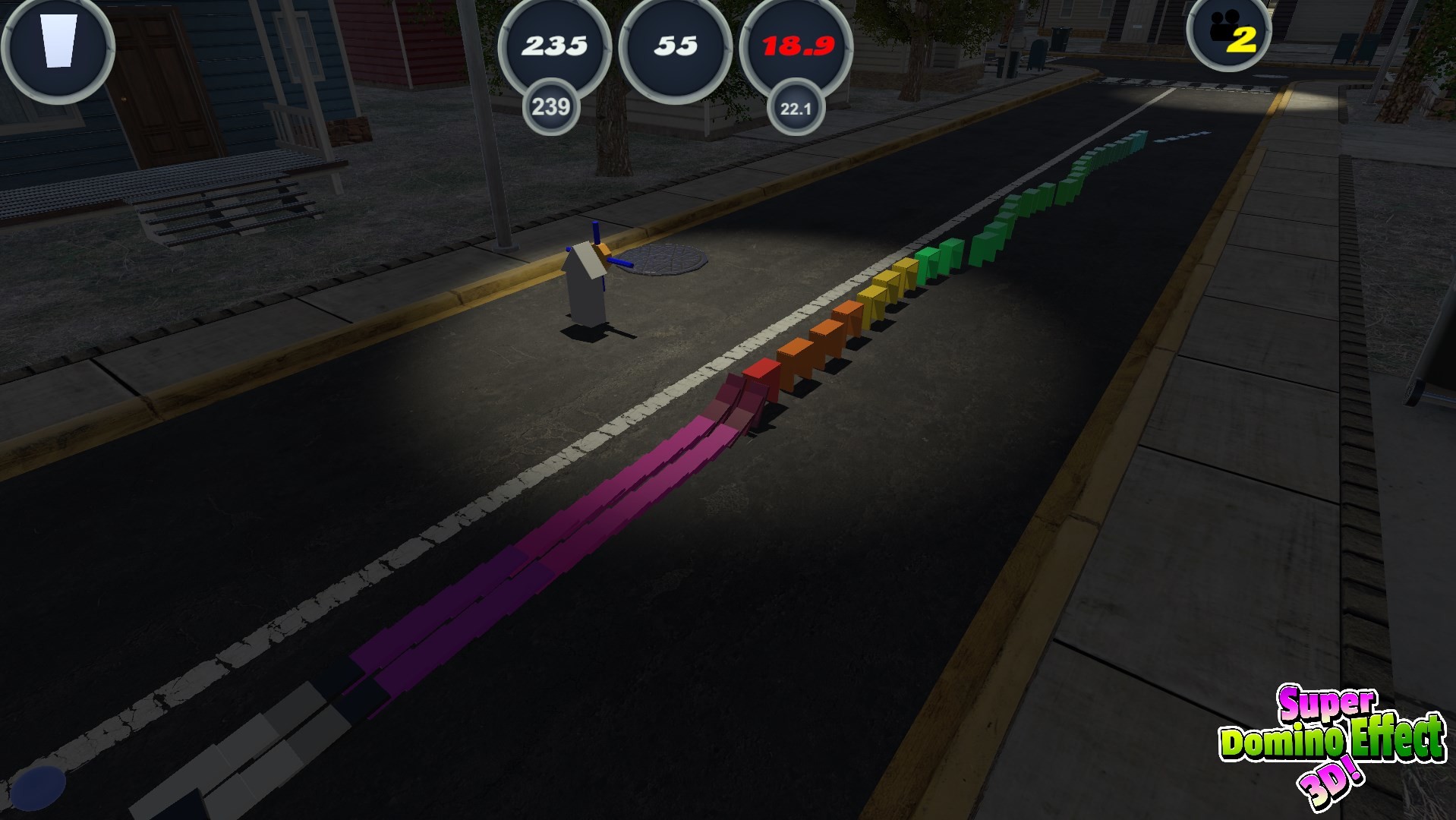
Task: Open the 235 domino counter badge
Action: (x=553, y=46)
